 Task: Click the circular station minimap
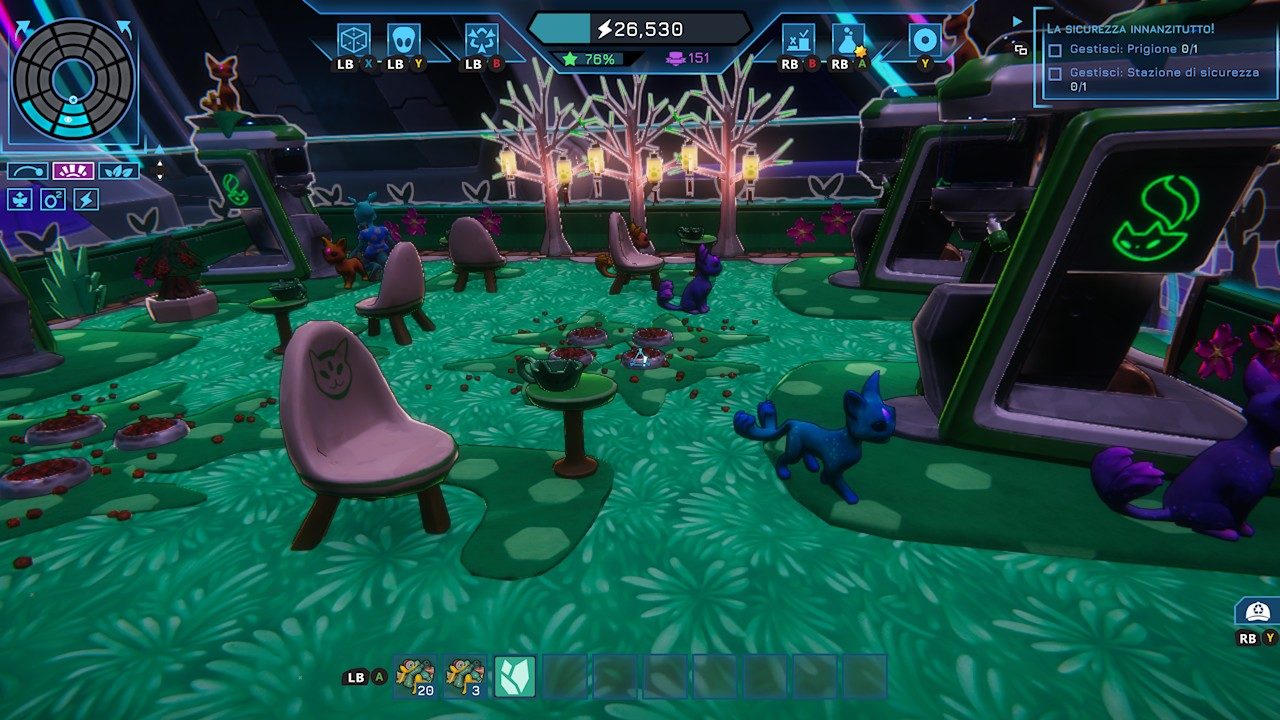tap(73, 78)
